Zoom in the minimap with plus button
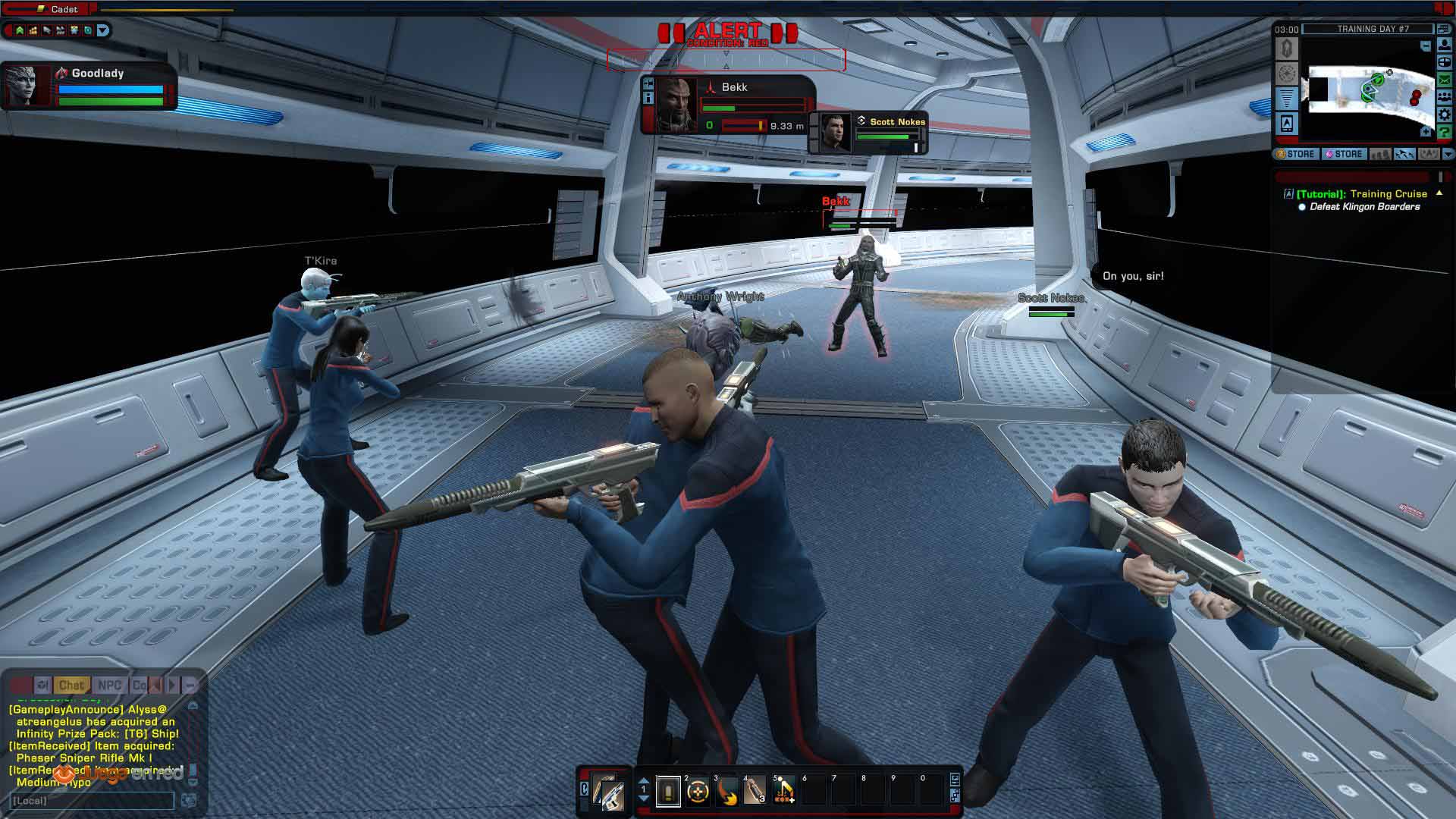 [x=1426, y=132]
